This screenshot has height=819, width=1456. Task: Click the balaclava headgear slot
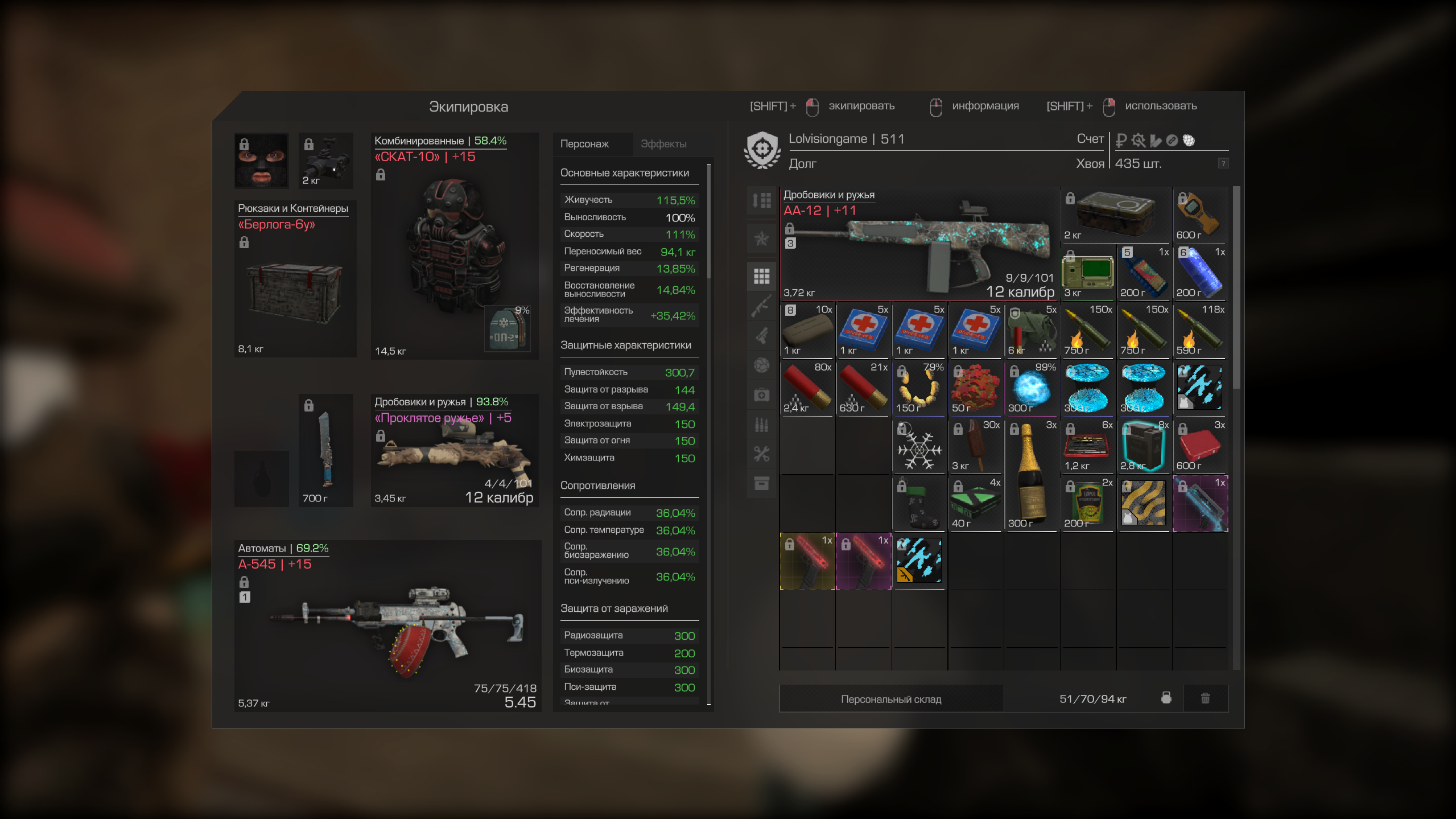tap(261, 160)
